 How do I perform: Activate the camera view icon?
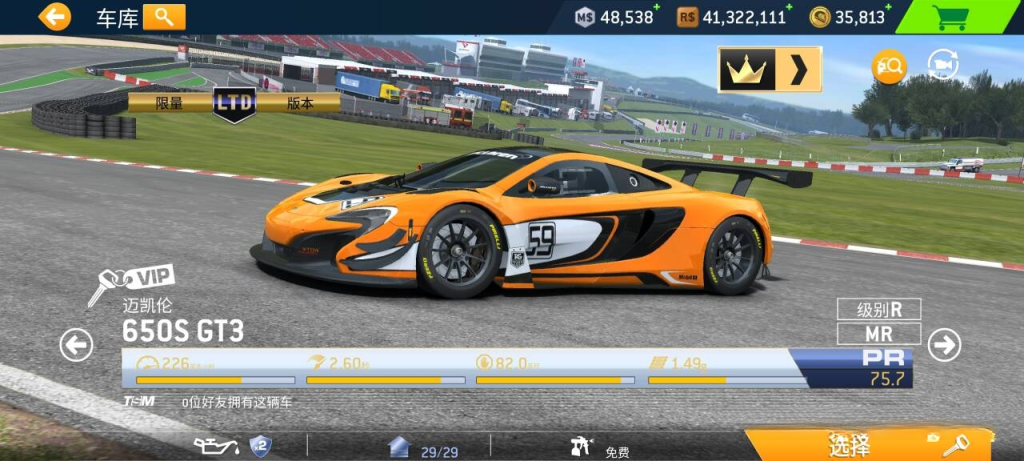[x=942, y=66]
